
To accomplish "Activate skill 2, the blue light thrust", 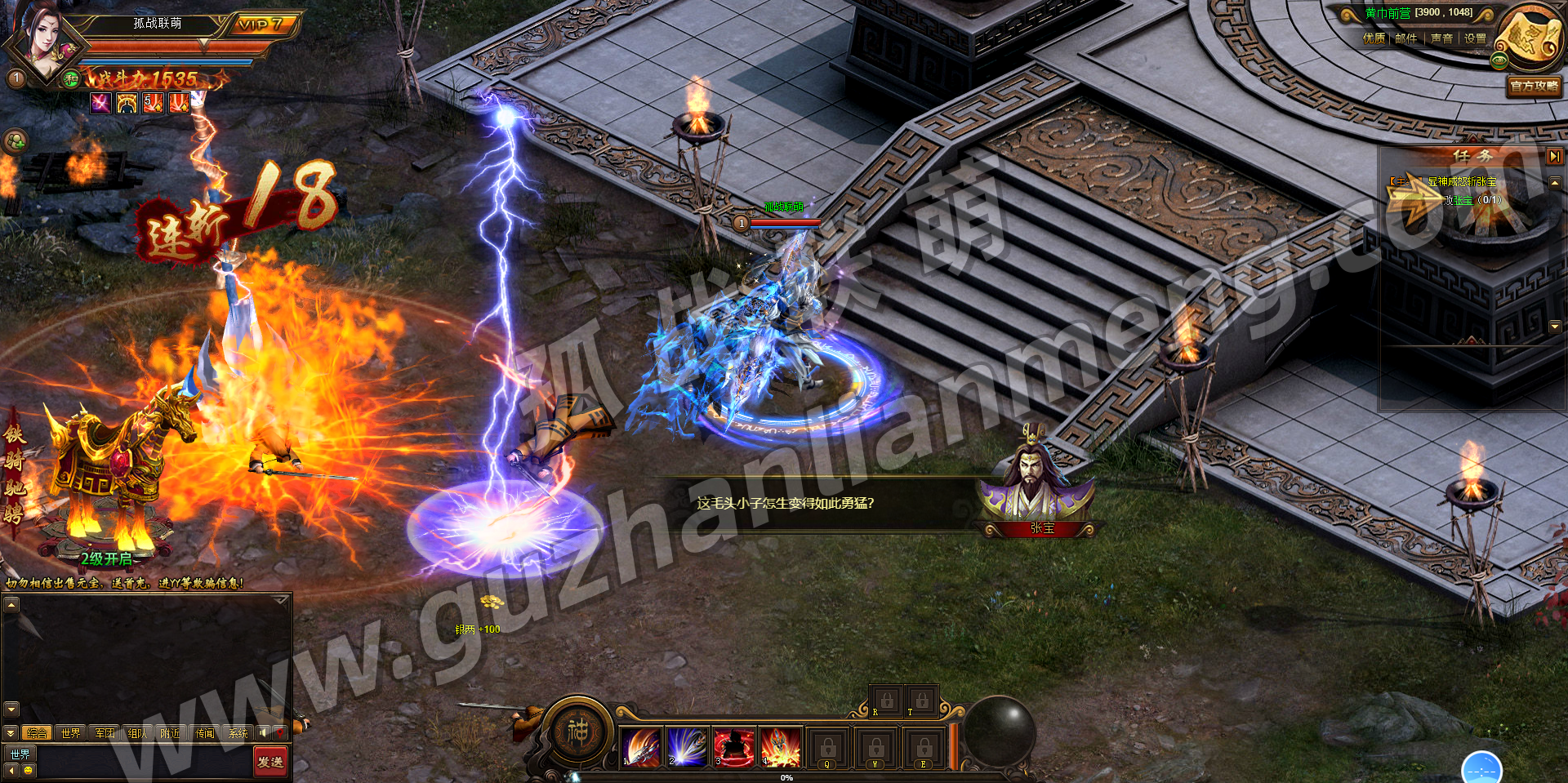I will point(688,746).
